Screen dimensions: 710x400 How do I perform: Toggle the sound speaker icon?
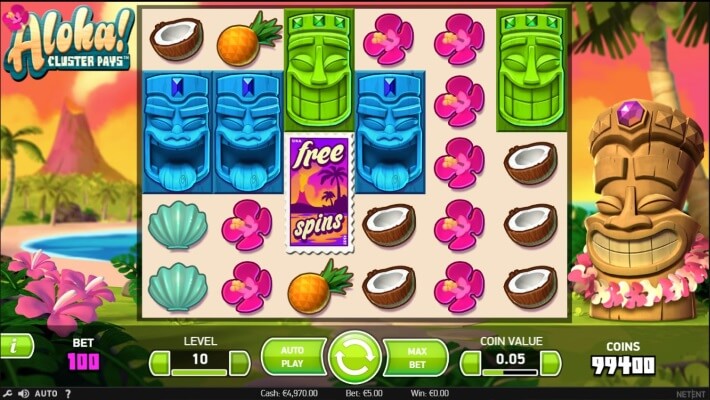24,394
